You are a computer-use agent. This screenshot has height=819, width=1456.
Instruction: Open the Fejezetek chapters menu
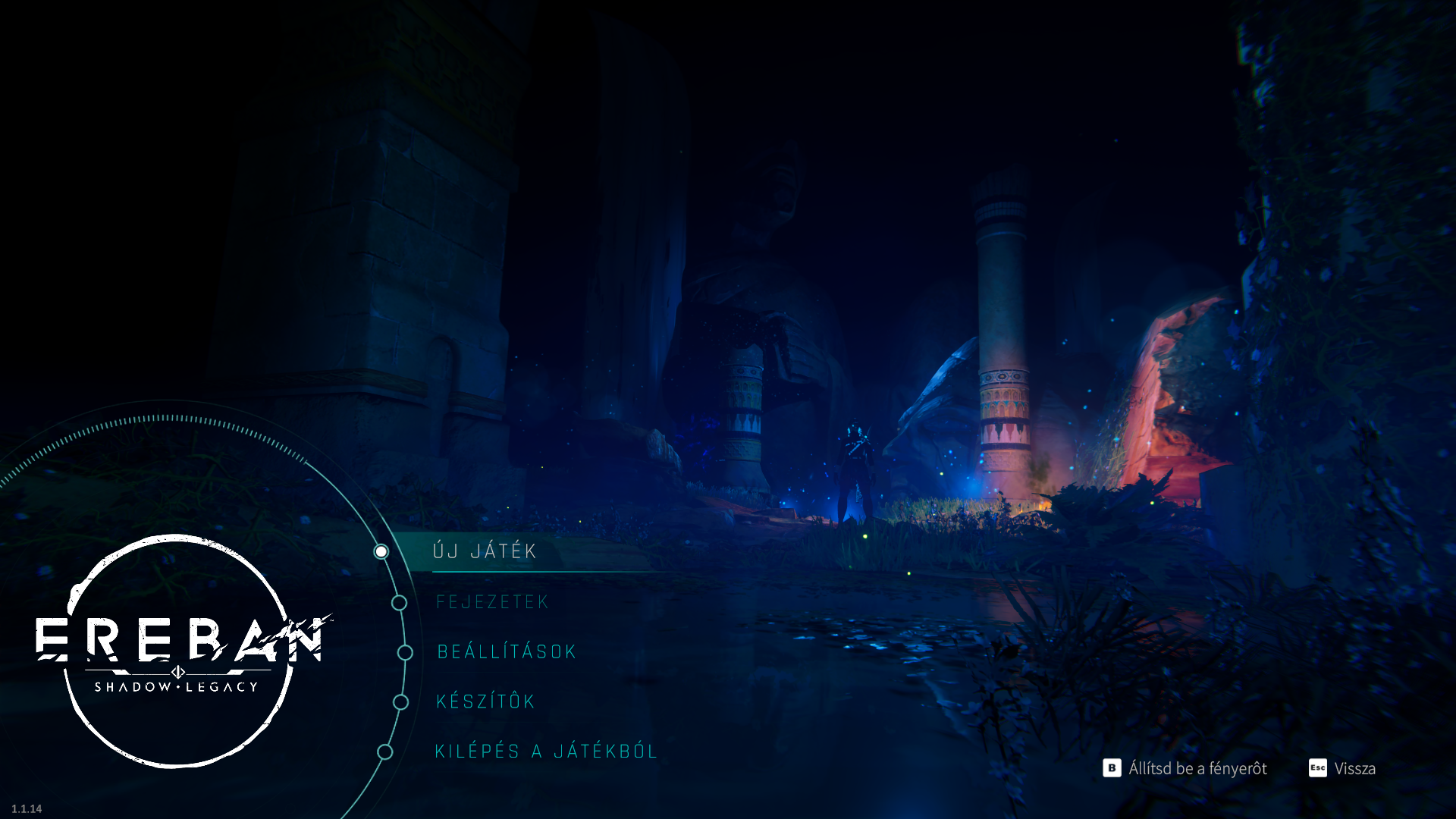(492, 602)
